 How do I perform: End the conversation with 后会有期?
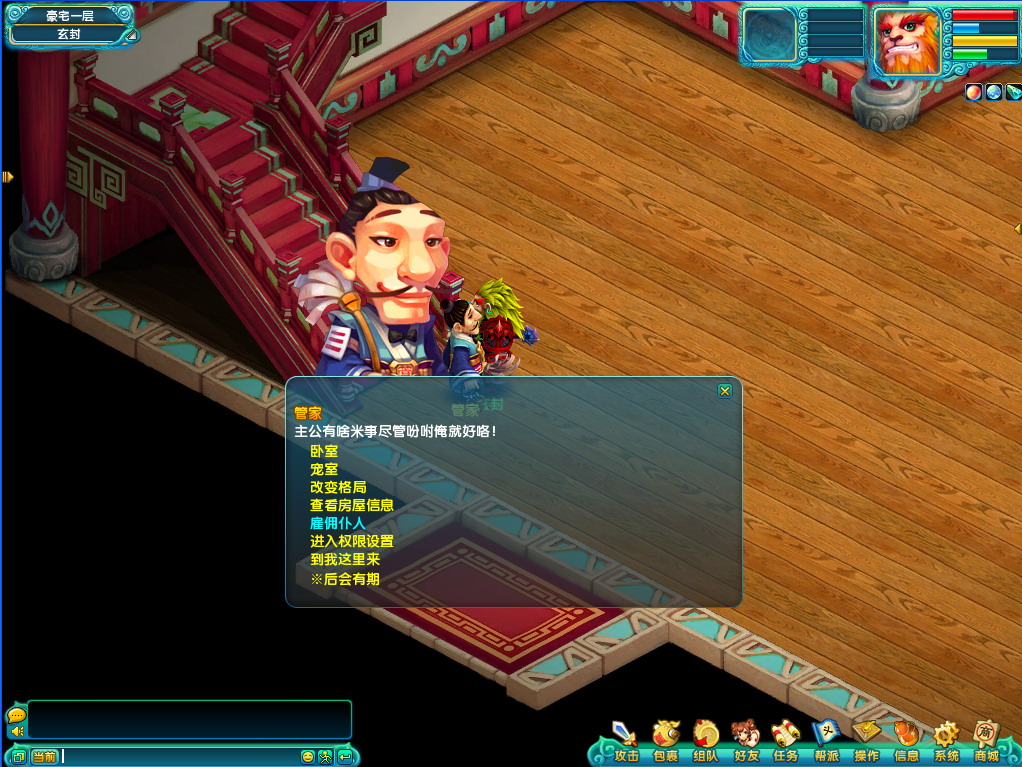(x=344, y=578)
